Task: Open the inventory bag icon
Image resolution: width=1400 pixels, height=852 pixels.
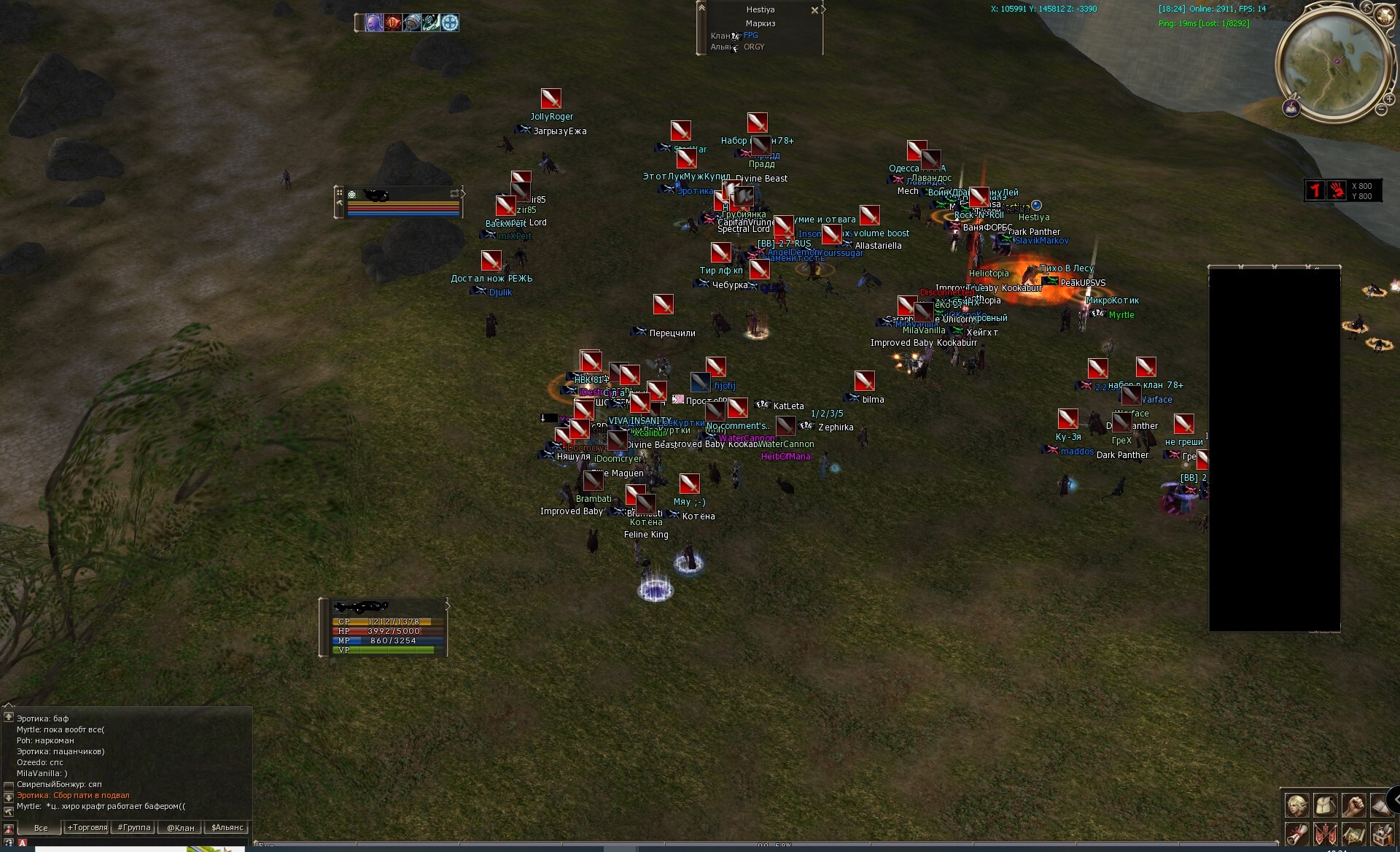Action: pyautogui.click(x=1325, y=805)
